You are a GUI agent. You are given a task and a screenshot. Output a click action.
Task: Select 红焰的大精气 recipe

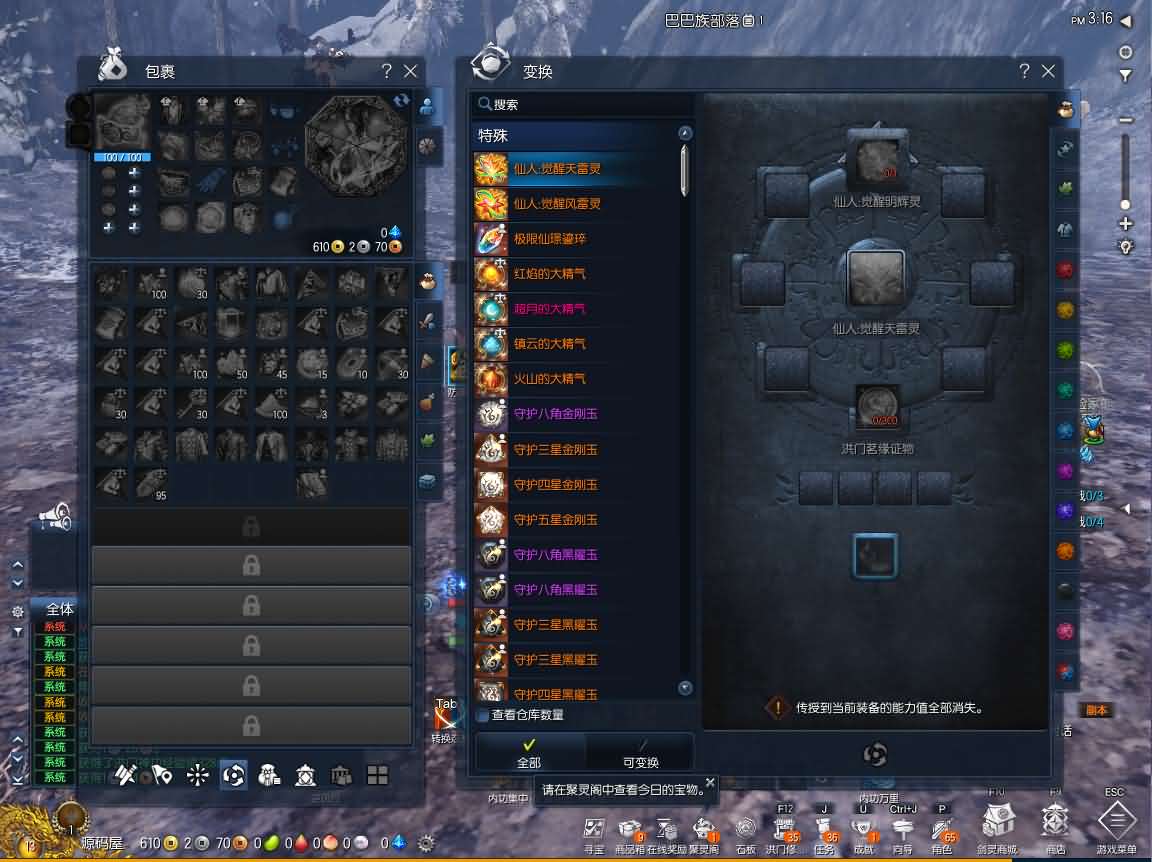point(549,274)
